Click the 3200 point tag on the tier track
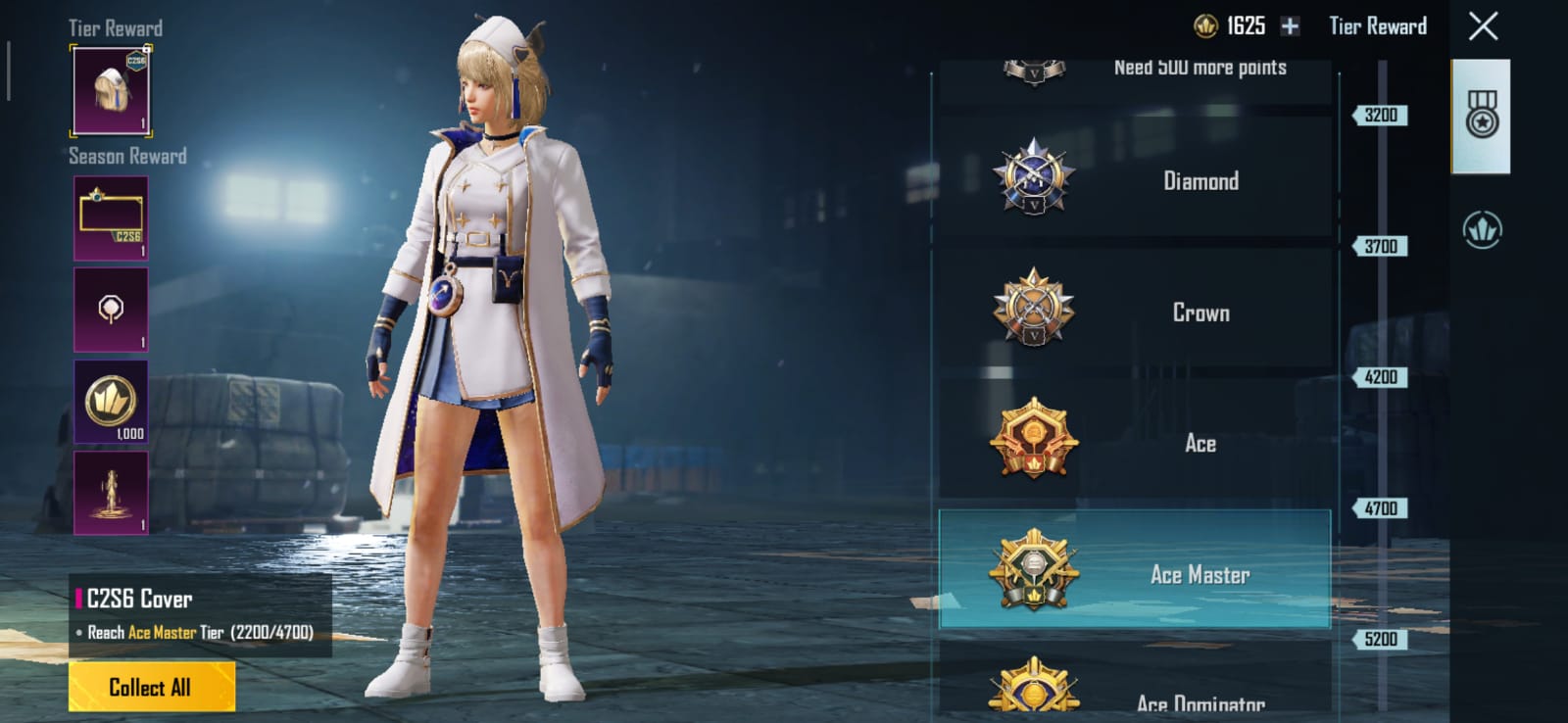The height and width of the screenshot is (723, 1568). tap(1381, 115)
